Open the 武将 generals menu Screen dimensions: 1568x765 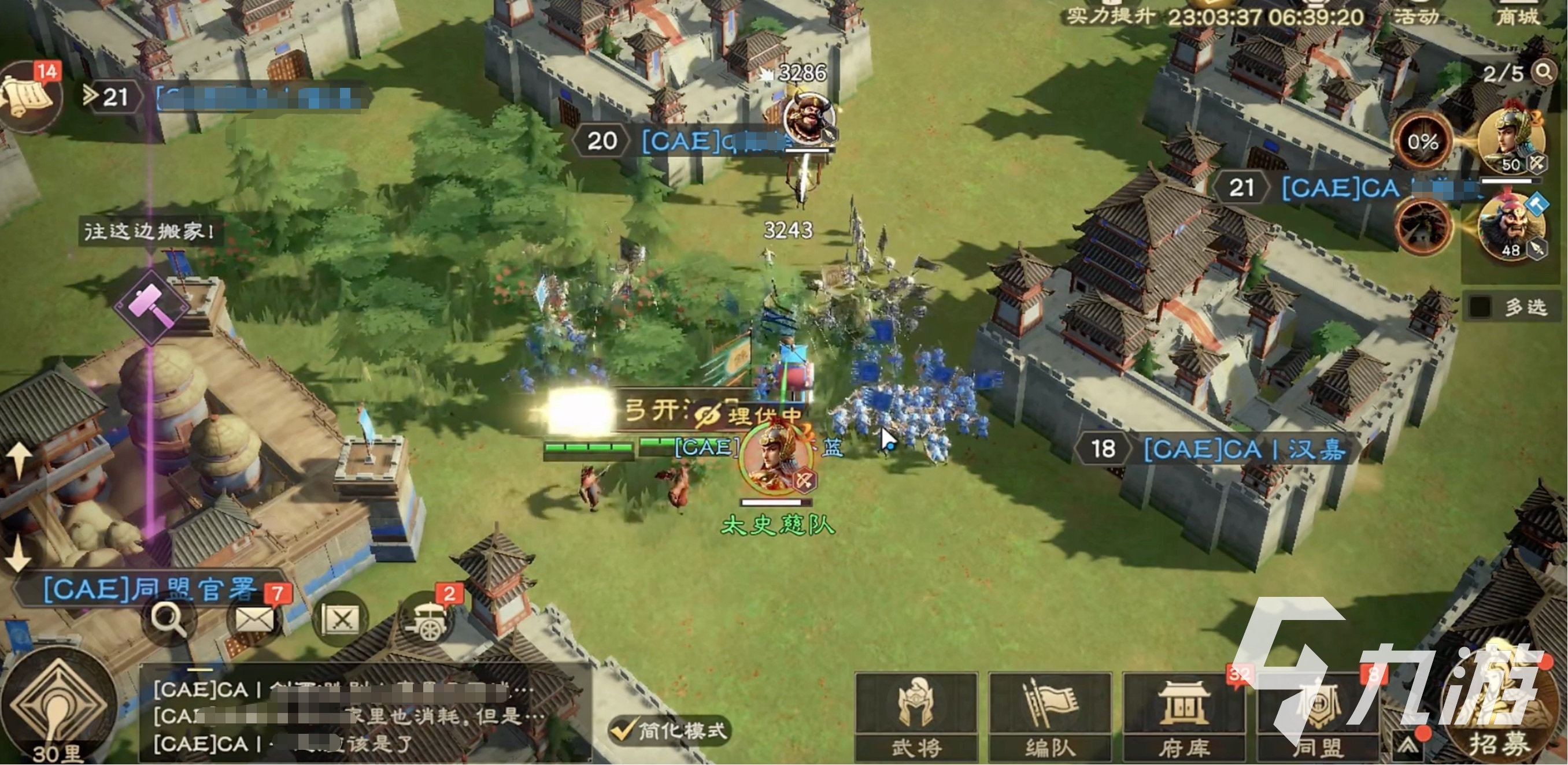tap(916, 715)
